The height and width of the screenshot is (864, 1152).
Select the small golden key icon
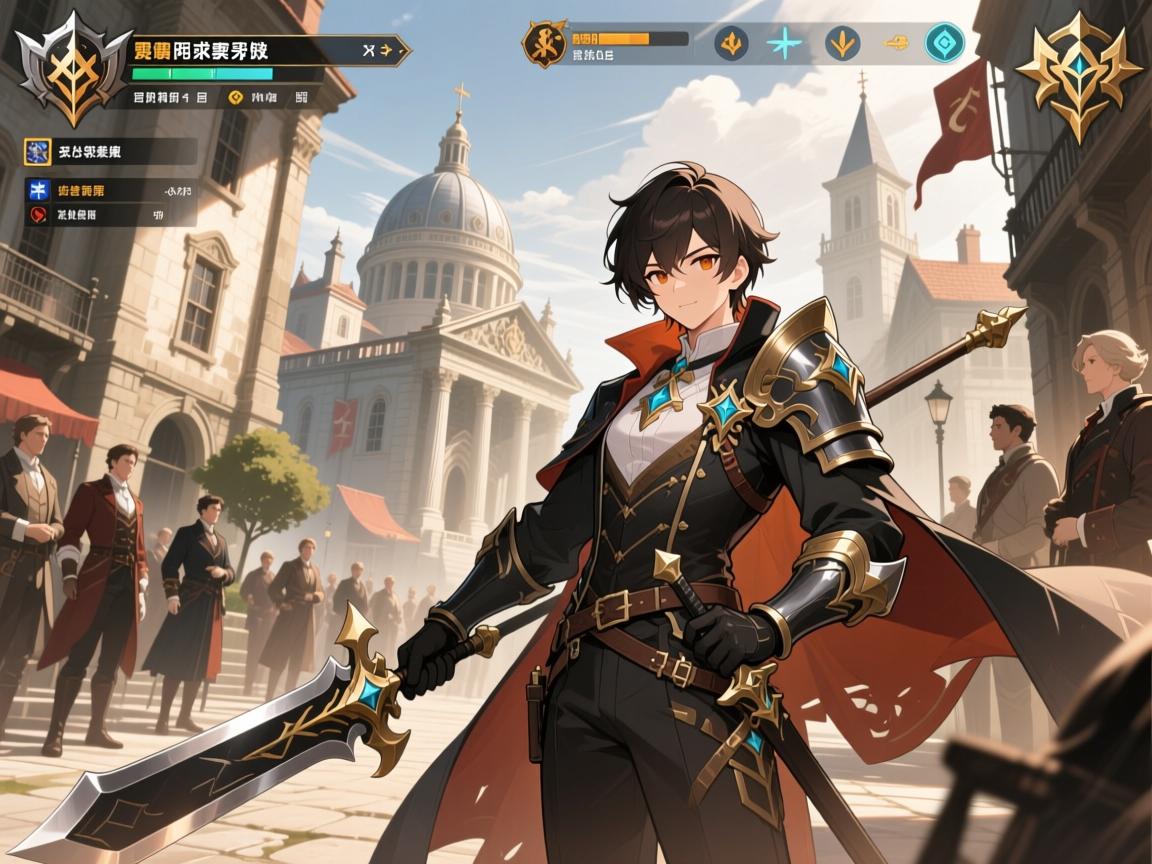point(897,43)
